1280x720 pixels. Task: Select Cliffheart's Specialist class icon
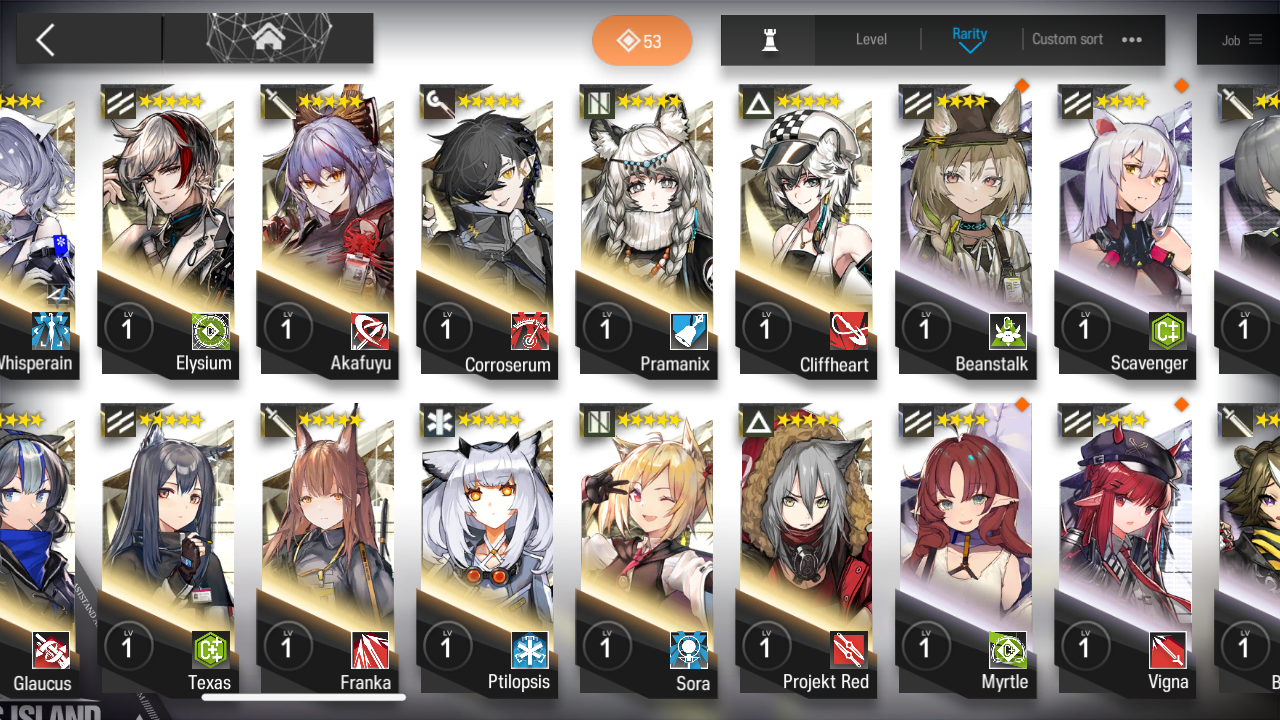click(x=757, y=101)
